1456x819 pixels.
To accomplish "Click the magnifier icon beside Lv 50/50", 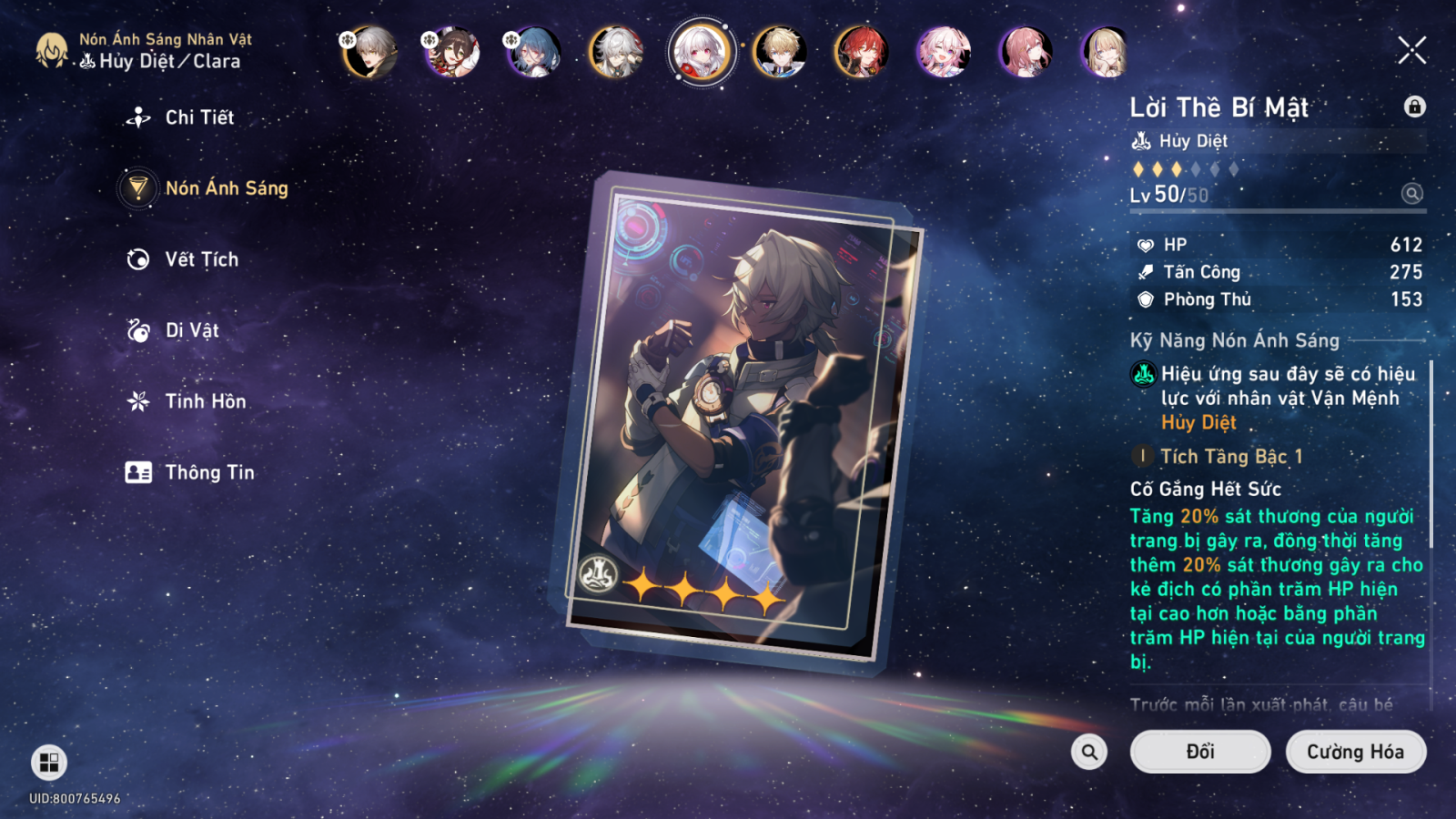I will (1411, 193).
